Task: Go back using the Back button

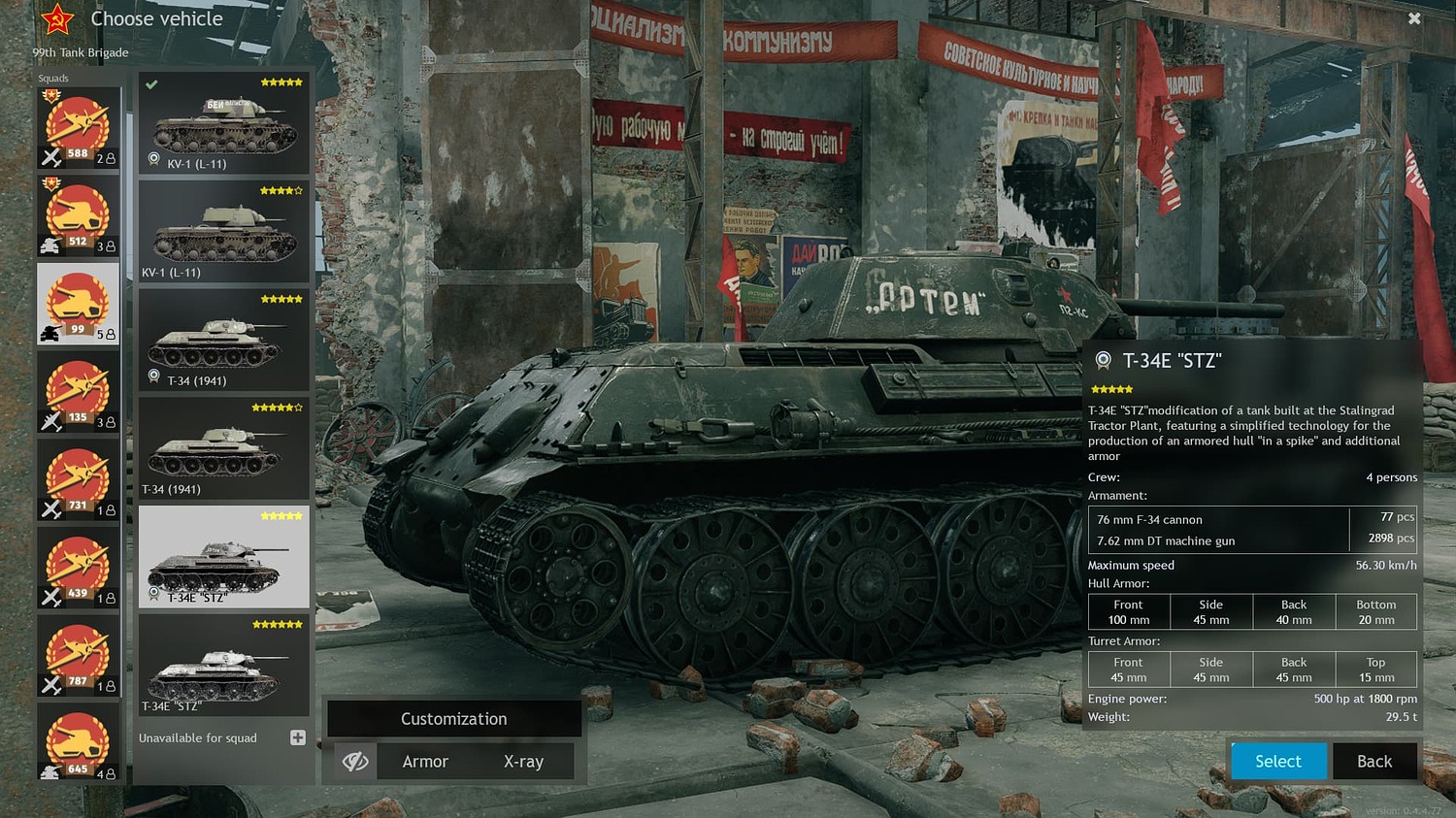Action: tap(1373, 762)
